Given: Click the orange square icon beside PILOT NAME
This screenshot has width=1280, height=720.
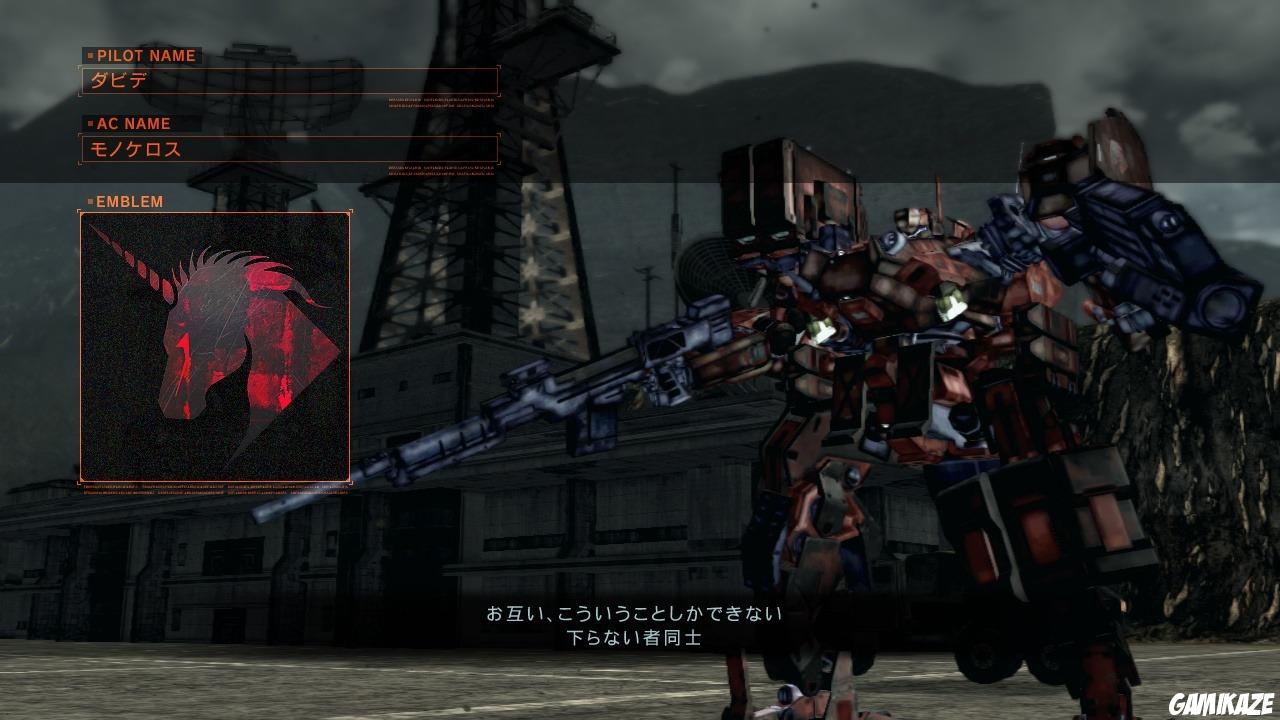Looking at the screenshot, I should [x=89, y=56].
